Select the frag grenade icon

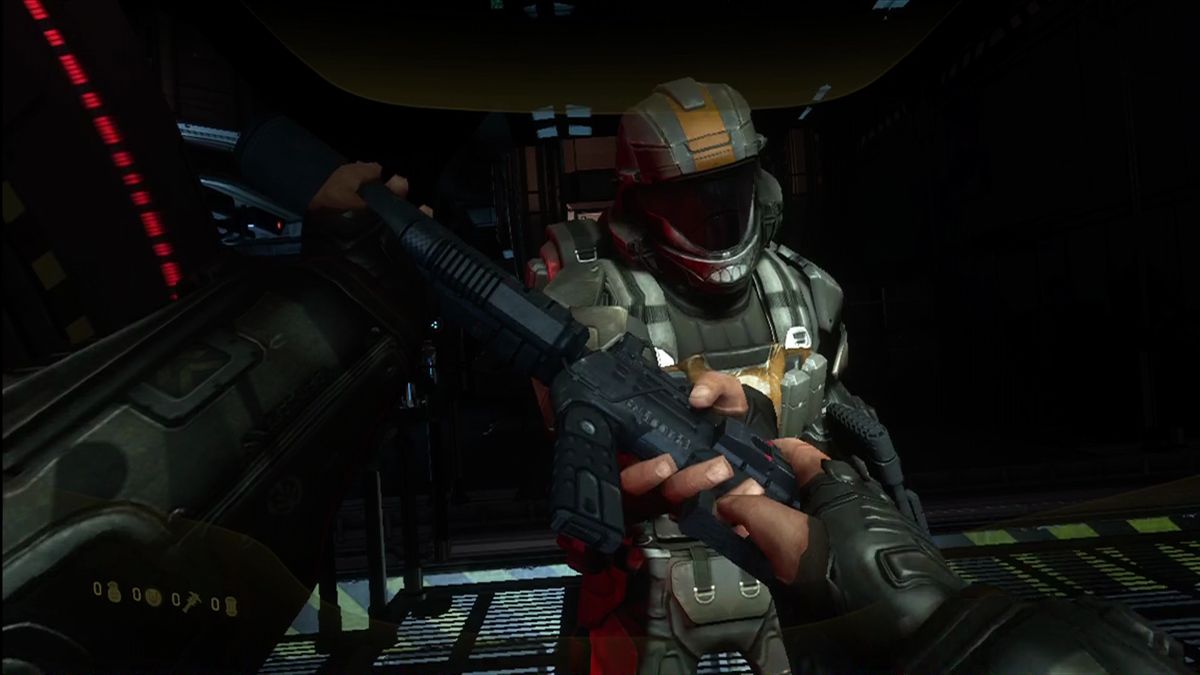click(114, 594)
